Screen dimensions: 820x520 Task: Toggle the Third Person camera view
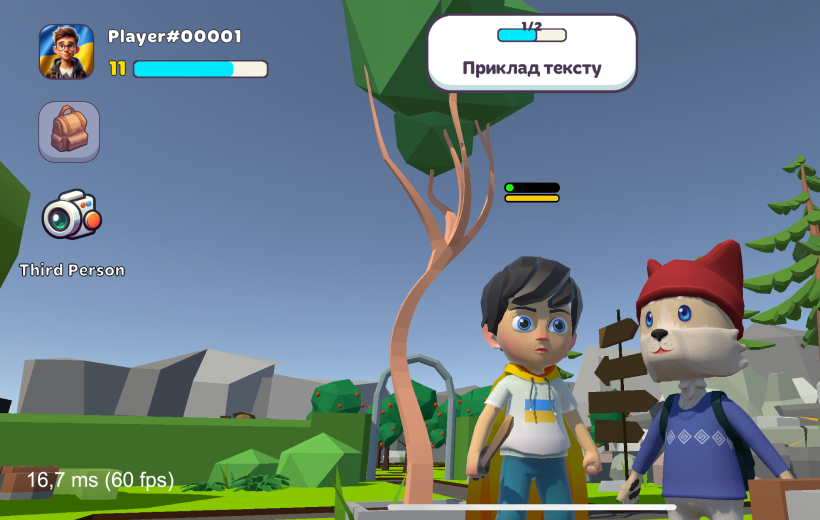(71, 214)
